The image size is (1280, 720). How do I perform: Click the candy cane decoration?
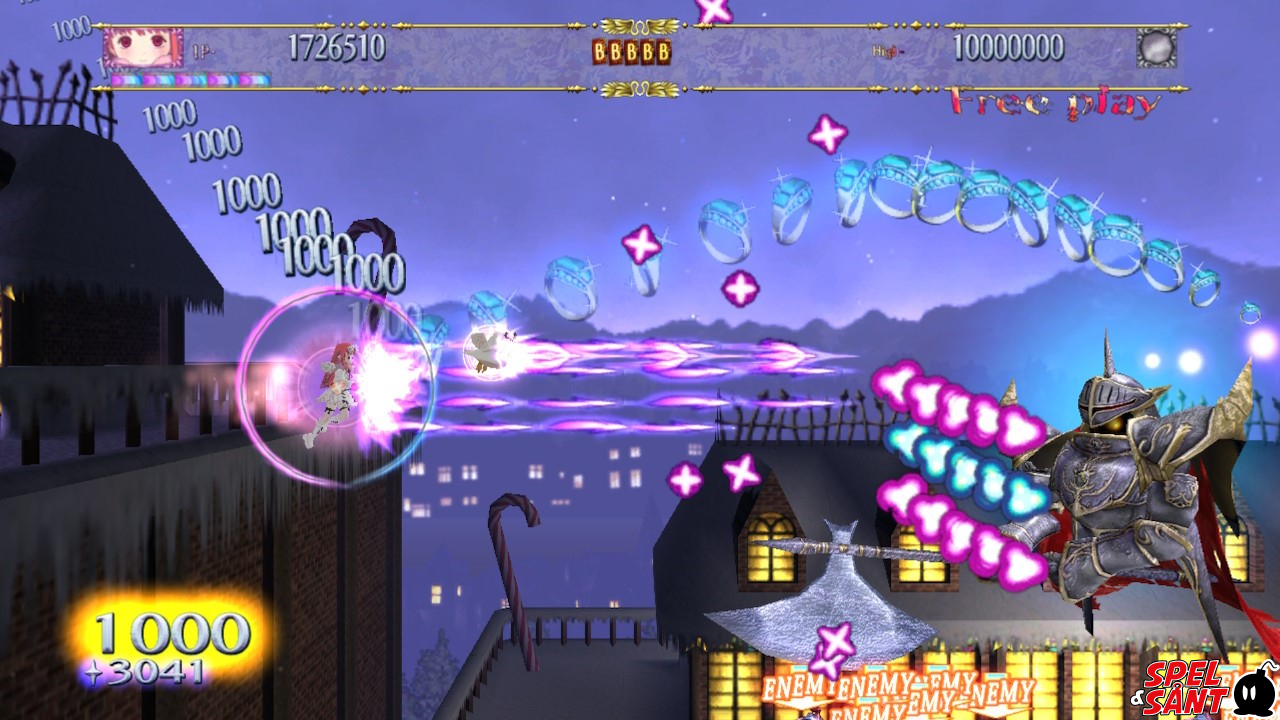pos(512,555)
